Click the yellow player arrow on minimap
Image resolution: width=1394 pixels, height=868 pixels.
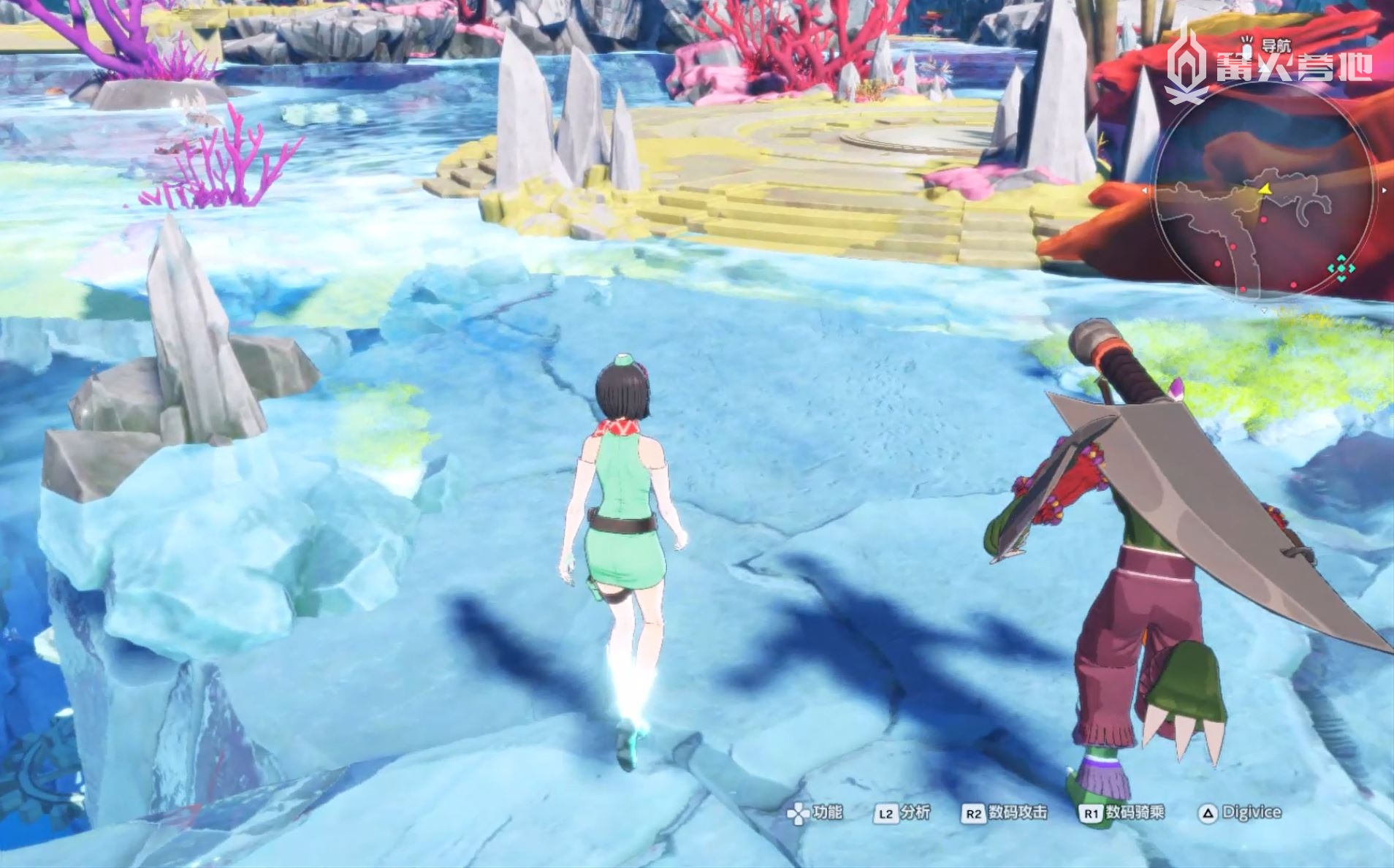(1263, 189)
